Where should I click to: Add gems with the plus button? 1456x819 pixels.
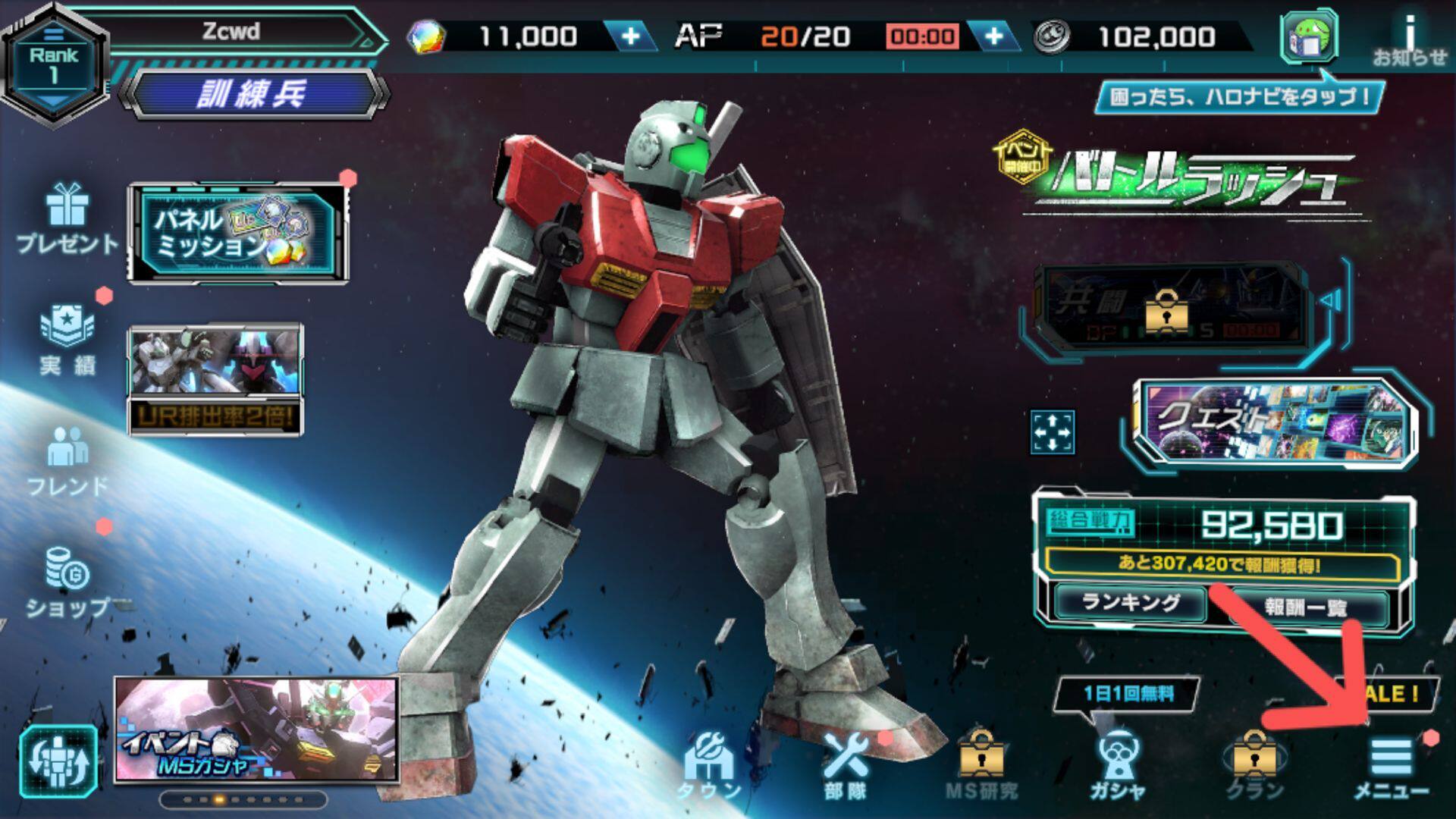(630, 36)
